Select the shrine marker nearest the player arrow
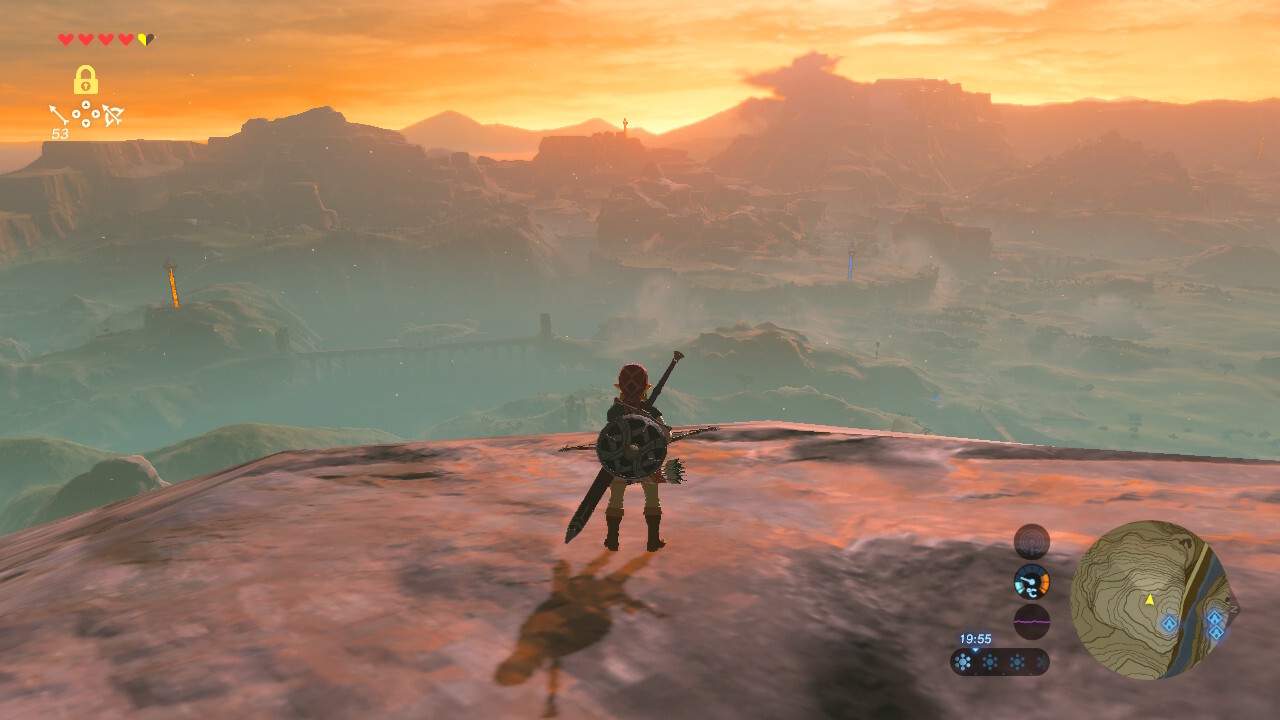The width and height of the screenshot is (1280, 720). pos(1169,624)
